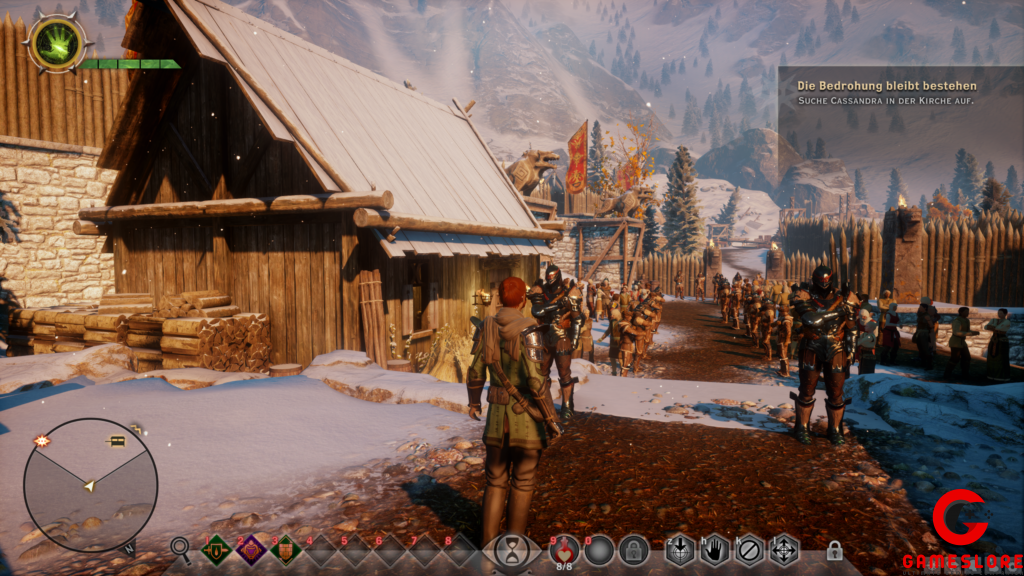The image size is (1024, 576).
Task: Choose the open hand hold command
Action: pyautogui.click(x=714, y=549)
